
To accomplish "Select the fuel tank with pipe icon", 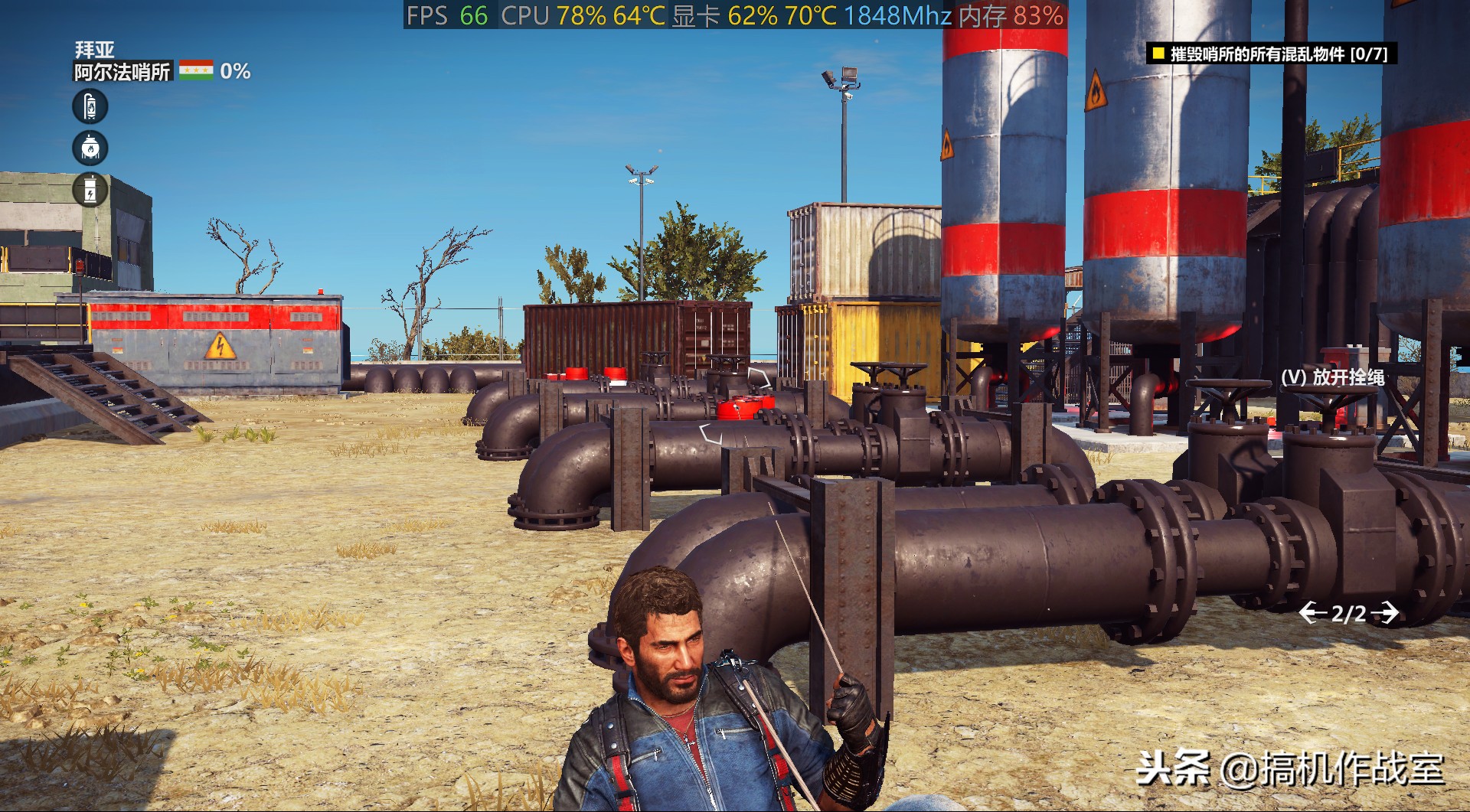I will click(x=90, y=106).
